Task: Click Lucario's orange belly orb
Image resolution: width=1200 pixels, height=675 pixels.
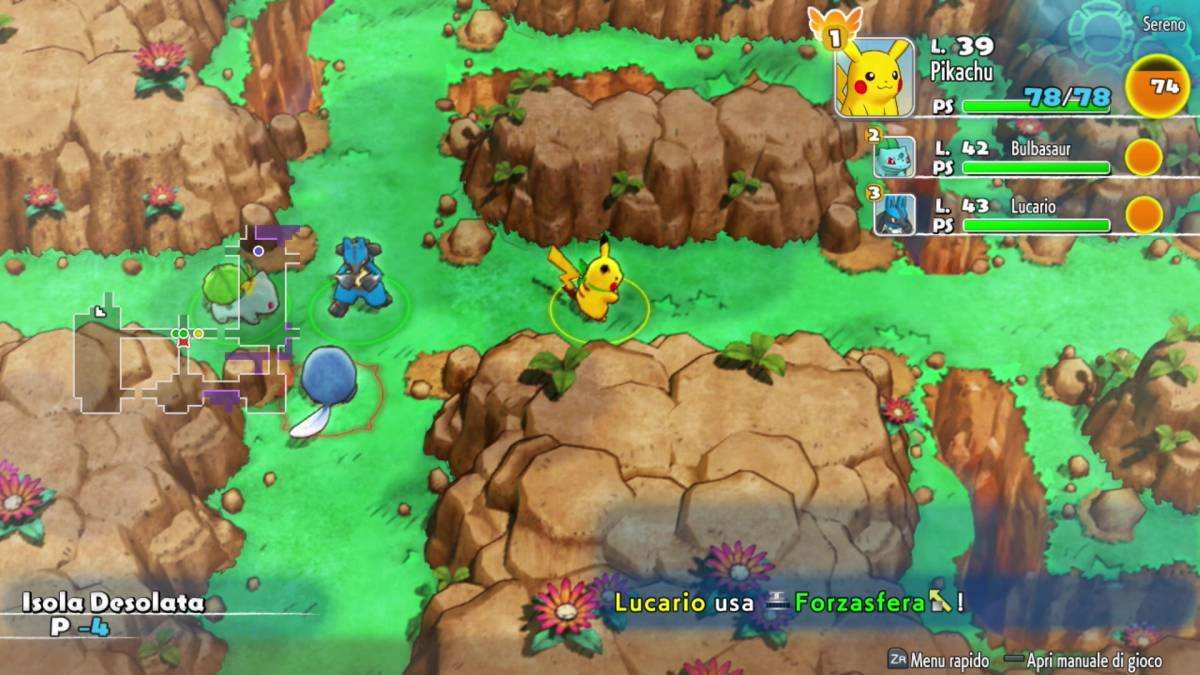Action: tap(1144, 214)
